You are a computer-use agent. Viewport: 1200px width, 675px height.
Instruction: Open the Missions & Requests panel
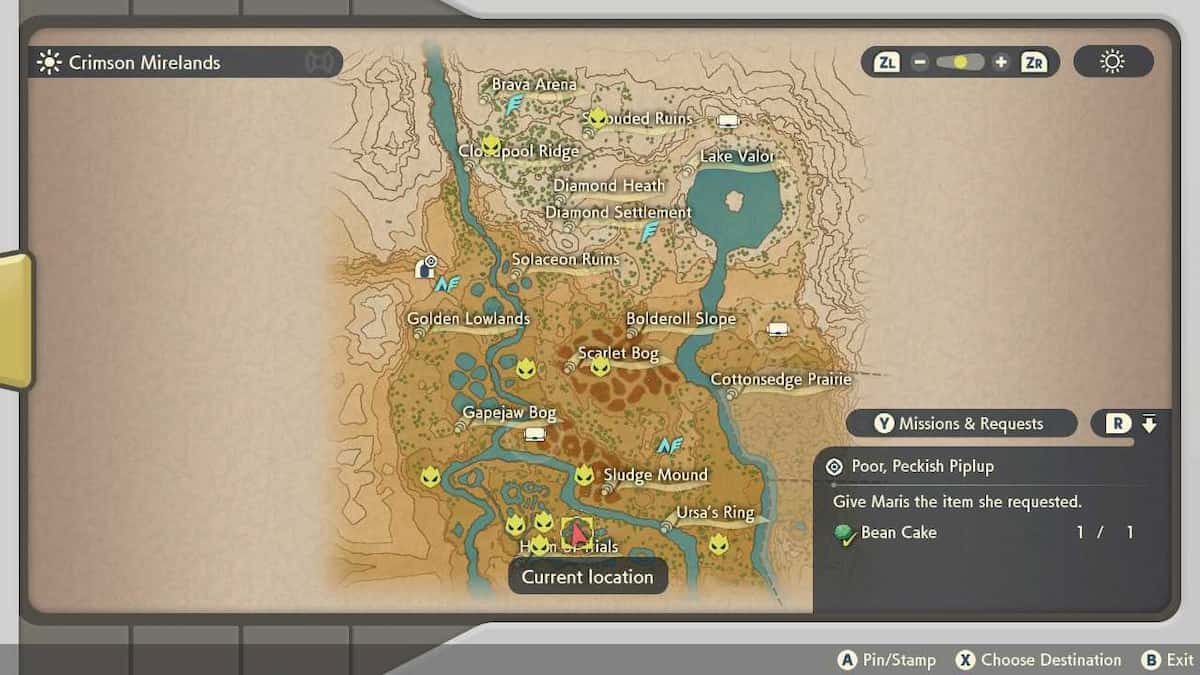point(961,424)
